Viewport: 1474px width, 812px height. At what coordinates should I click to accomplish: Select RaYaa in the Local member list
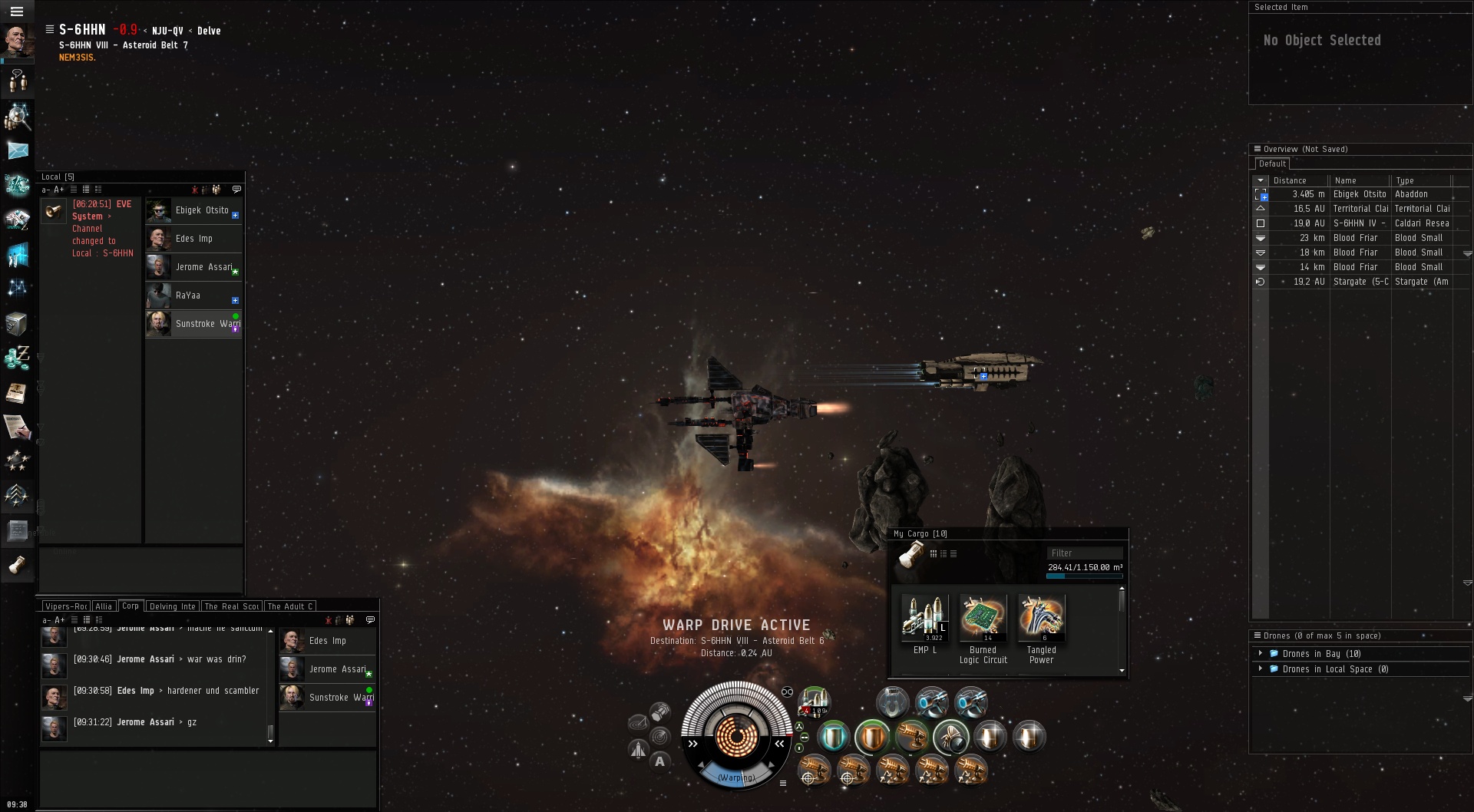pyautogui.click(x=188, y=295)
